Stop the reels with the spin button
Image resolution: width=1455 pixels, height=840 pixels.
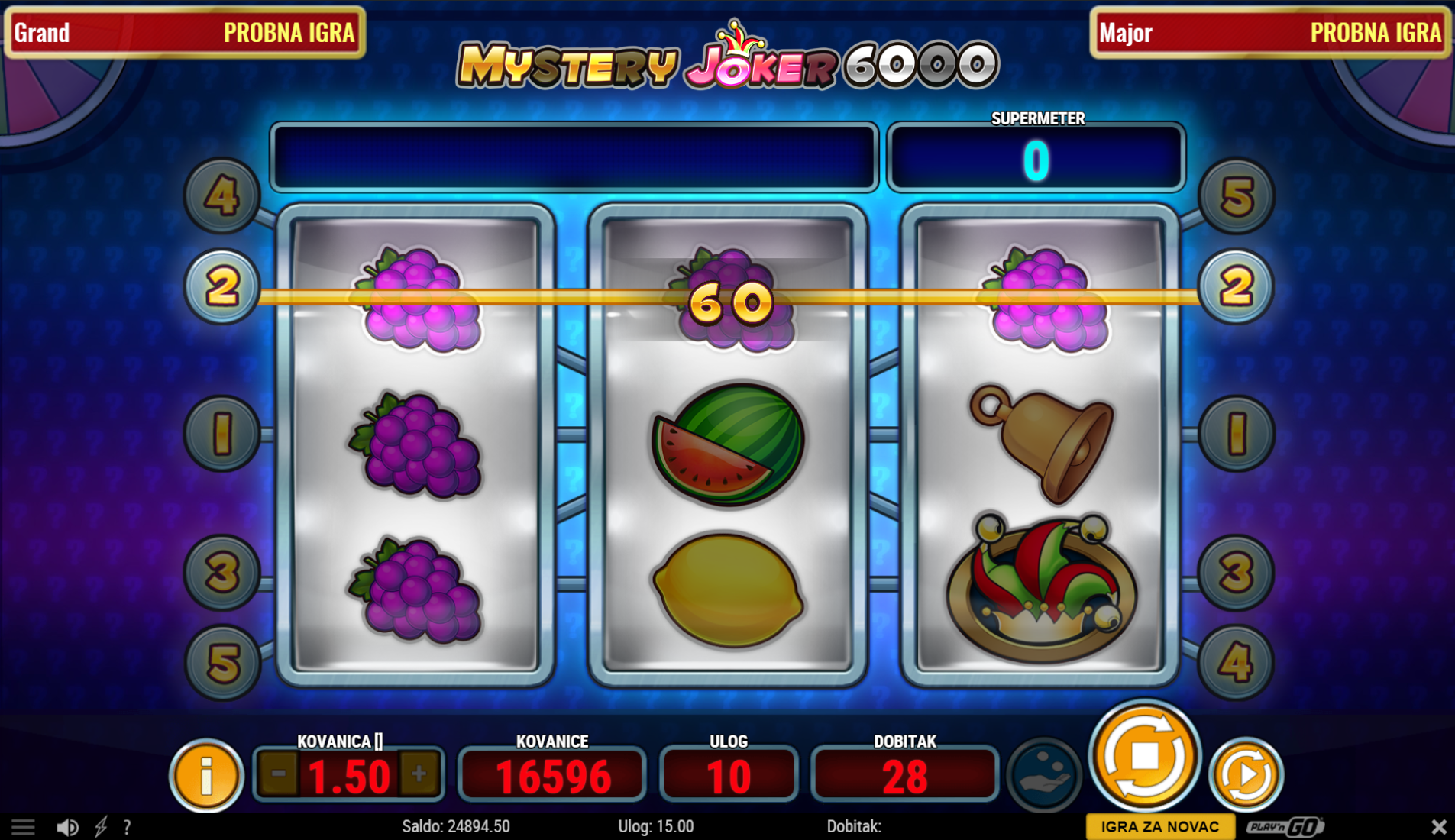click(1144, 756)
